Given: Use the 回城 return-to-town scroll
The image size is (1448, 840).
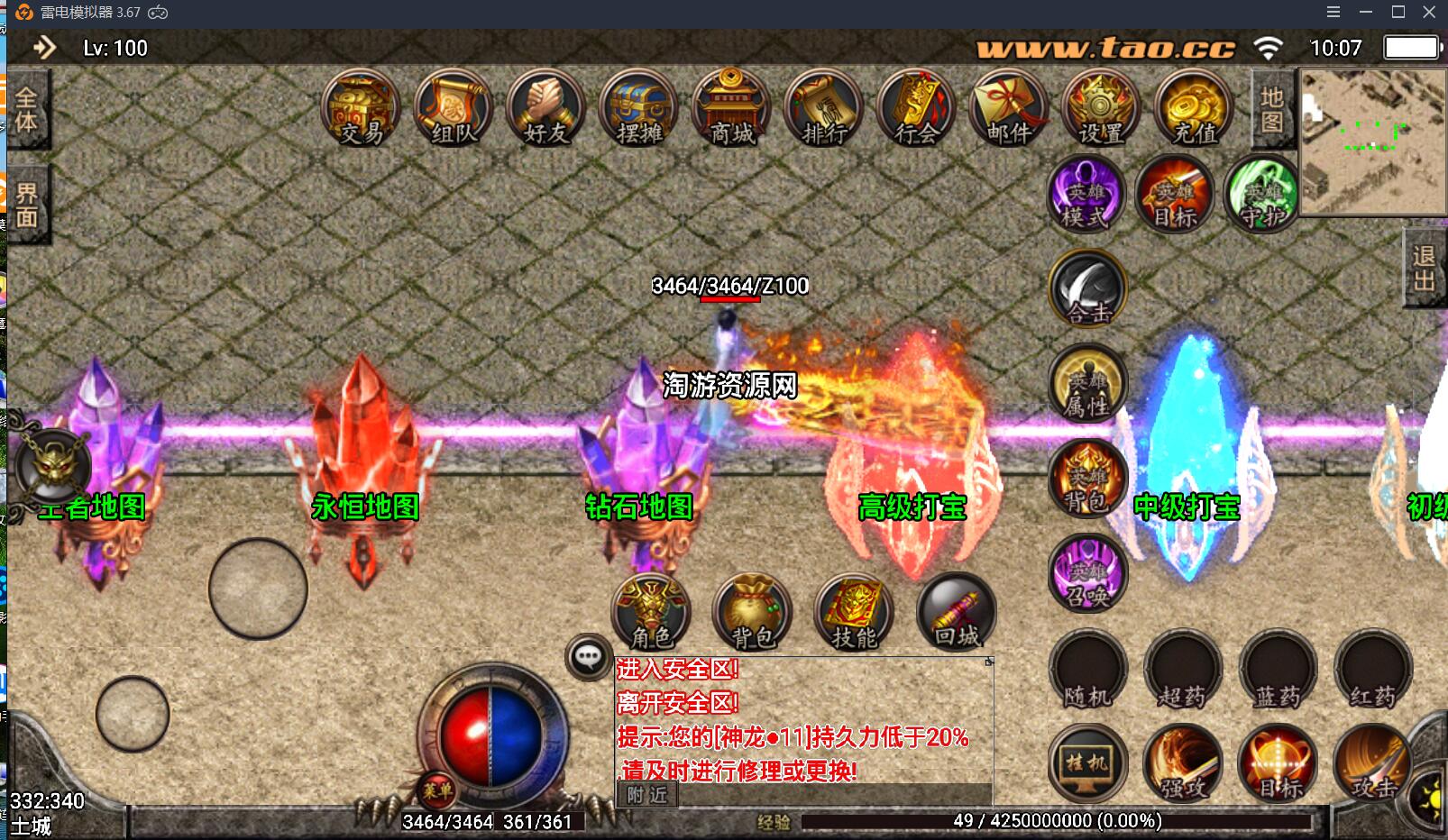Looking at the screenshot, I should pos(956,613).
